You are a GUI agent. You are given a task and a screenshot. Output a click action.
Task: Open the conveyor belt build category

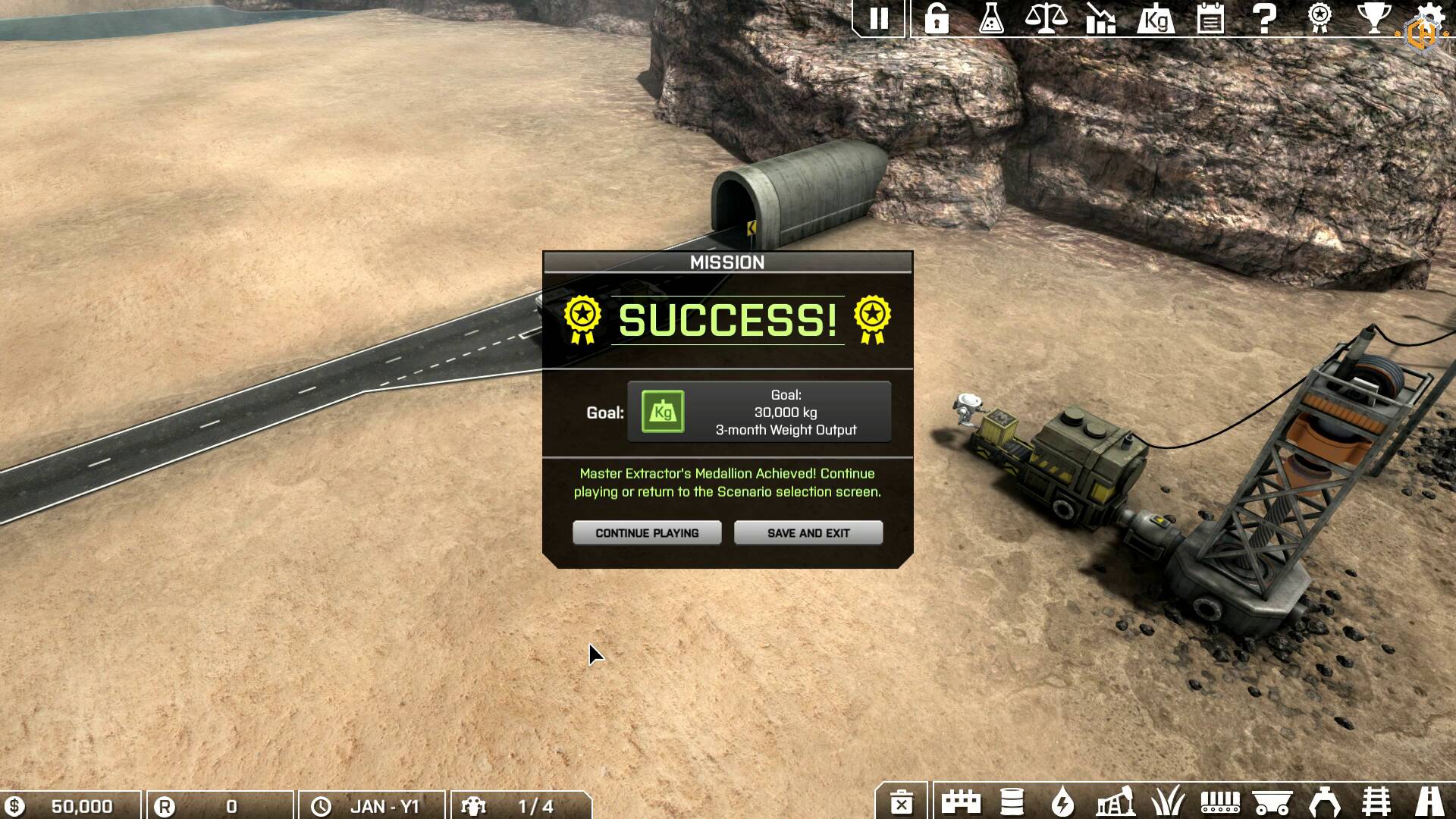pos(1220,802)
